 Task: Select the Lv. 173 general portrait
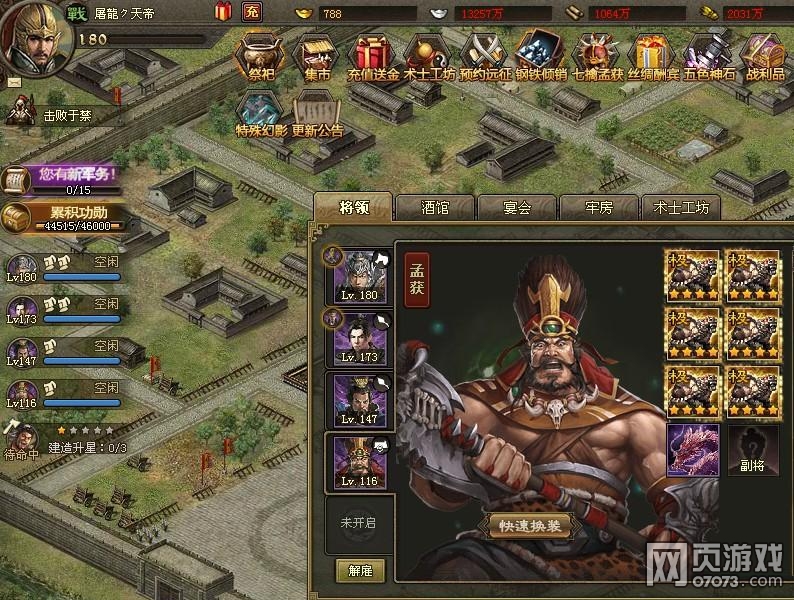click(360, 337)
